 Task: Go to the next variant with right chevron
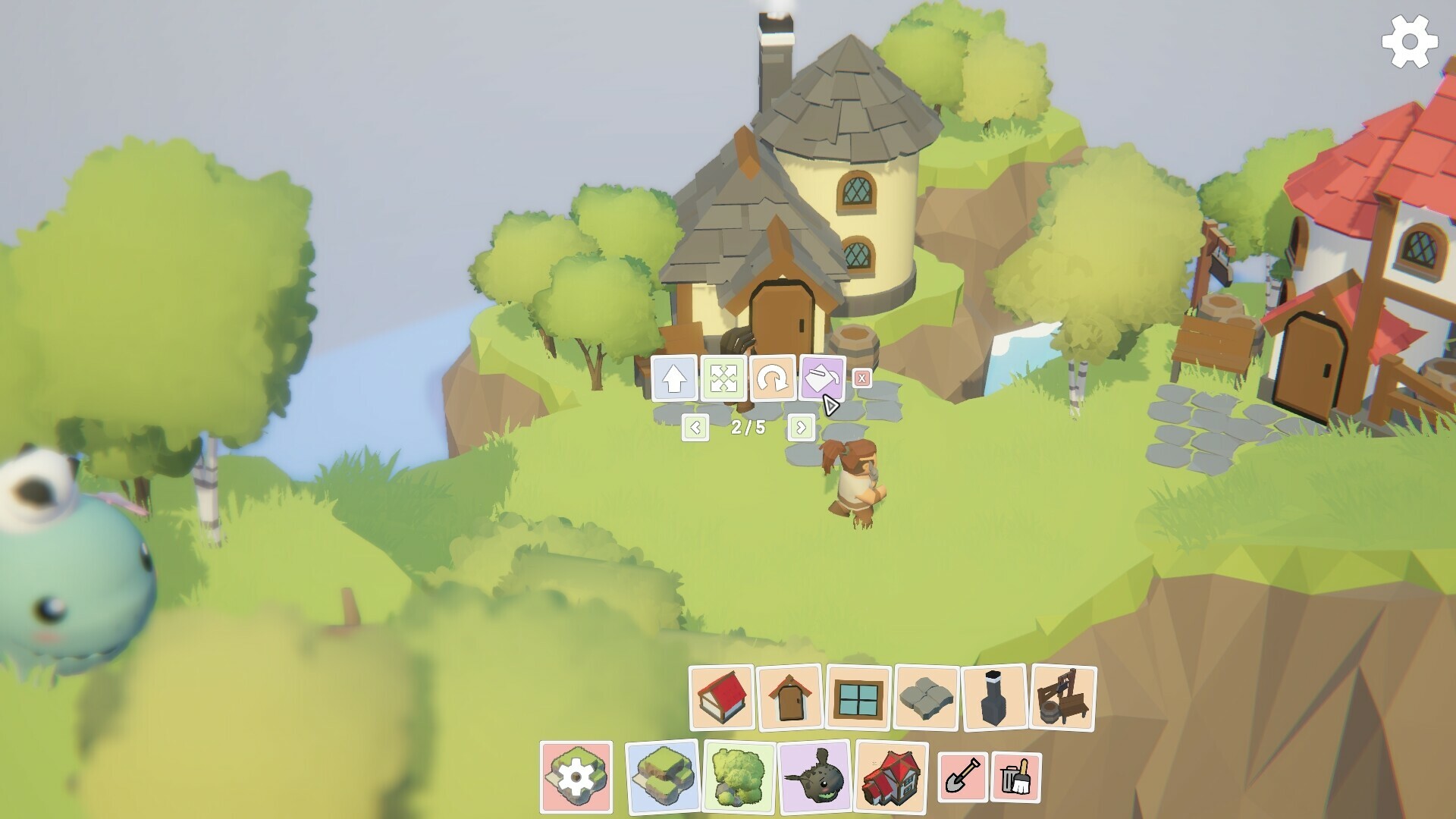pos(802,428)
